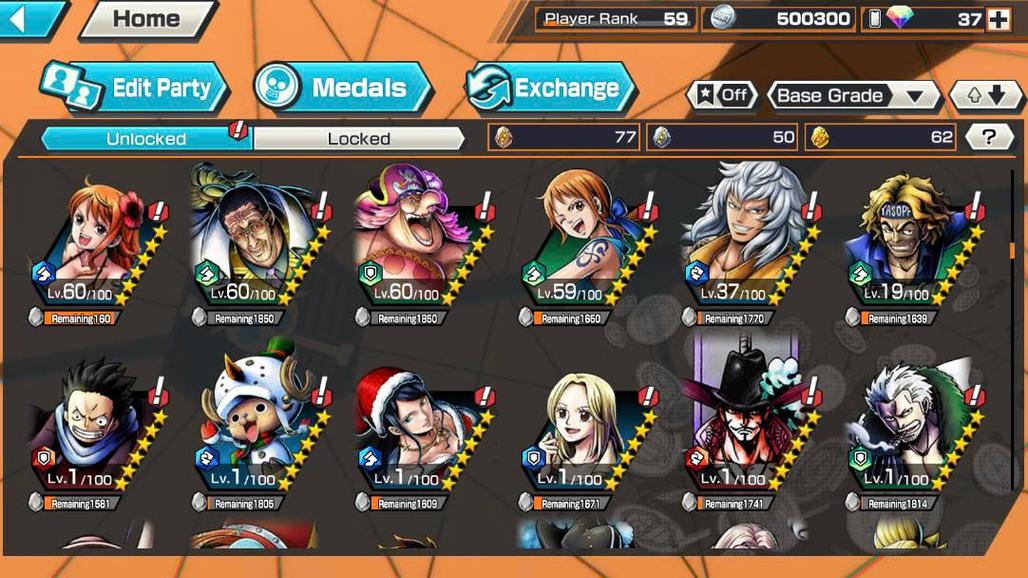Return to the Home screen
This screenshot has height=578, width=1028.
[x=145, y=18]
